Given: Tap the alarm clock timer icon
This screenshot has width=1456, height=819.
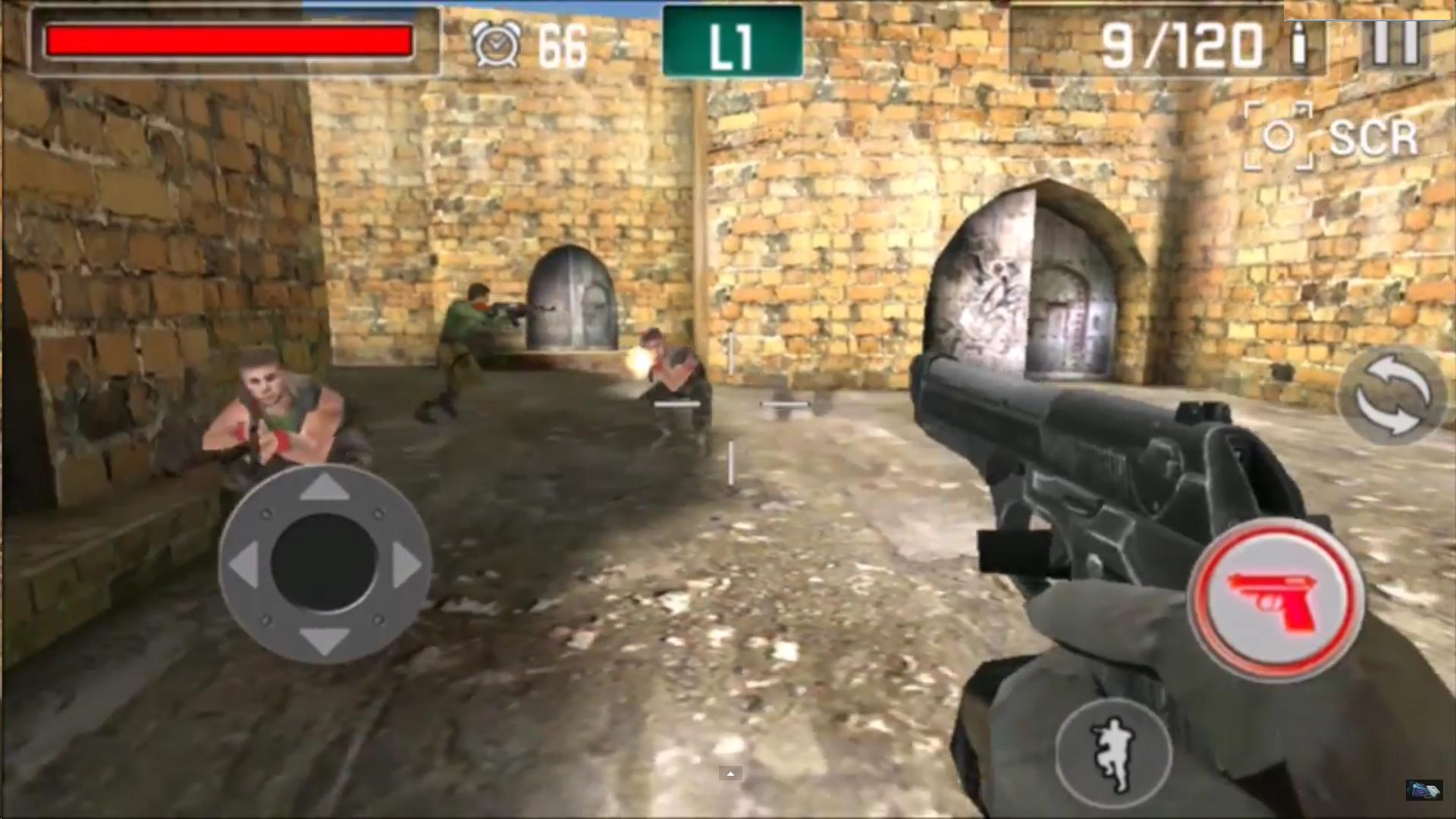Looking at the screenshot, I should point(494,44).
